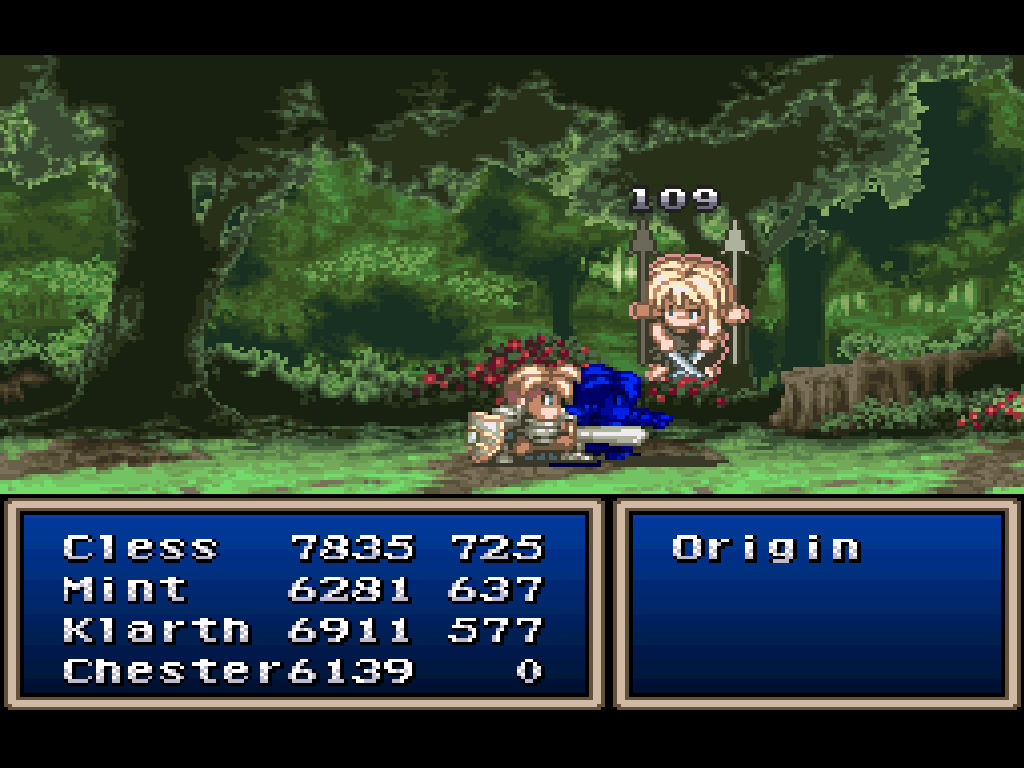
Task: Choose Mint's party status row
Action: pyautogui.click(x=125, y=590)
